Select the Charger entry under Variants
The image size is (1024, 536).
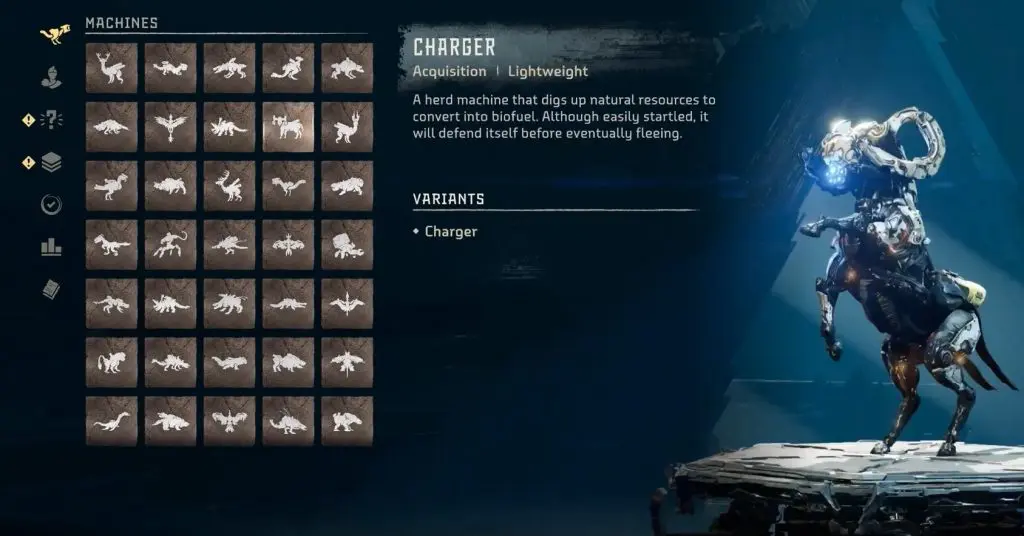pyautogui.click(x=451, y=232)
